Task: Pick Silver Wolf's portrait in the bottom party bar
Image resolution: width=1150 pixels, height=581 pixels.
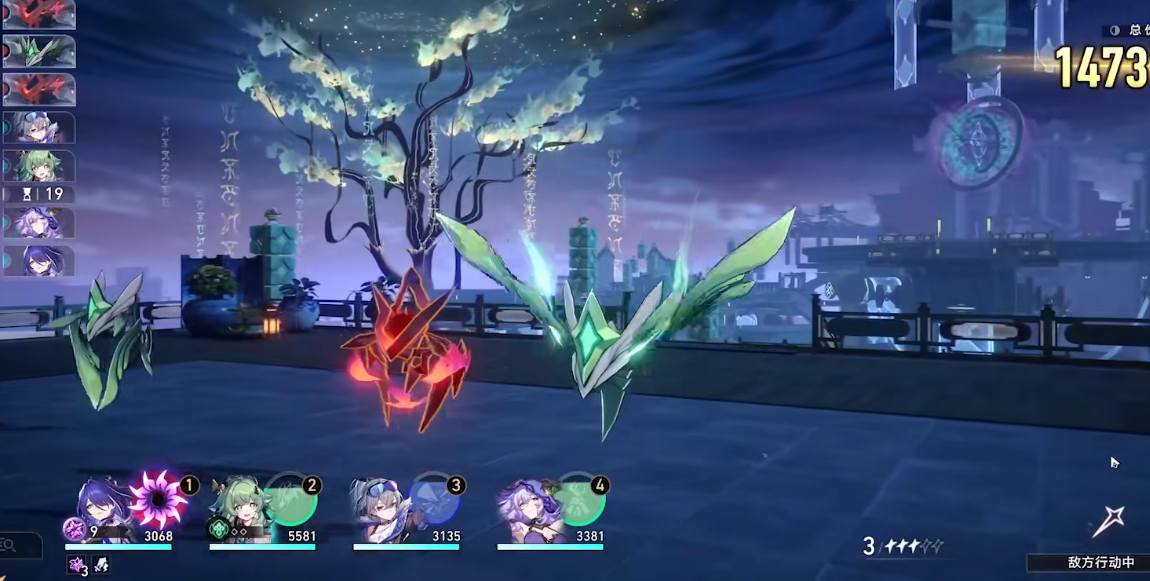Action: [x=381, y=508]
